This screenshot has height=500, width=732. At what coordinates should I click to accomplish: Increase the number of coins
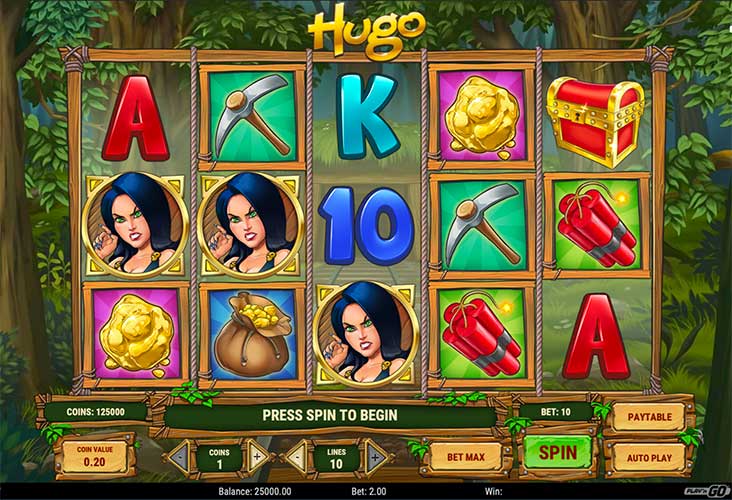(258, 457)
